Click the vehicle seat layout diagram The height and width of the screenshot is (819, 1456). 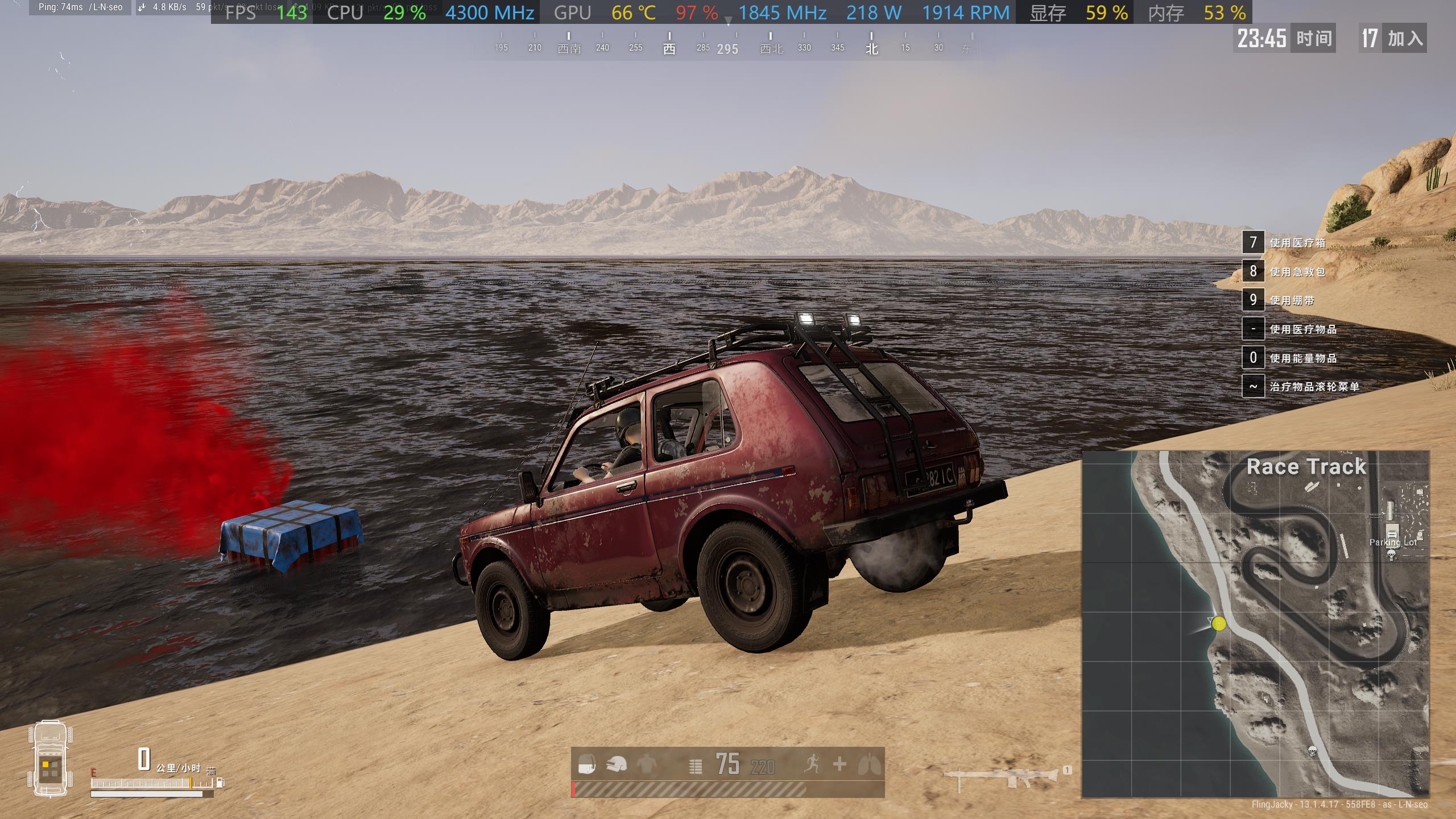50,759
